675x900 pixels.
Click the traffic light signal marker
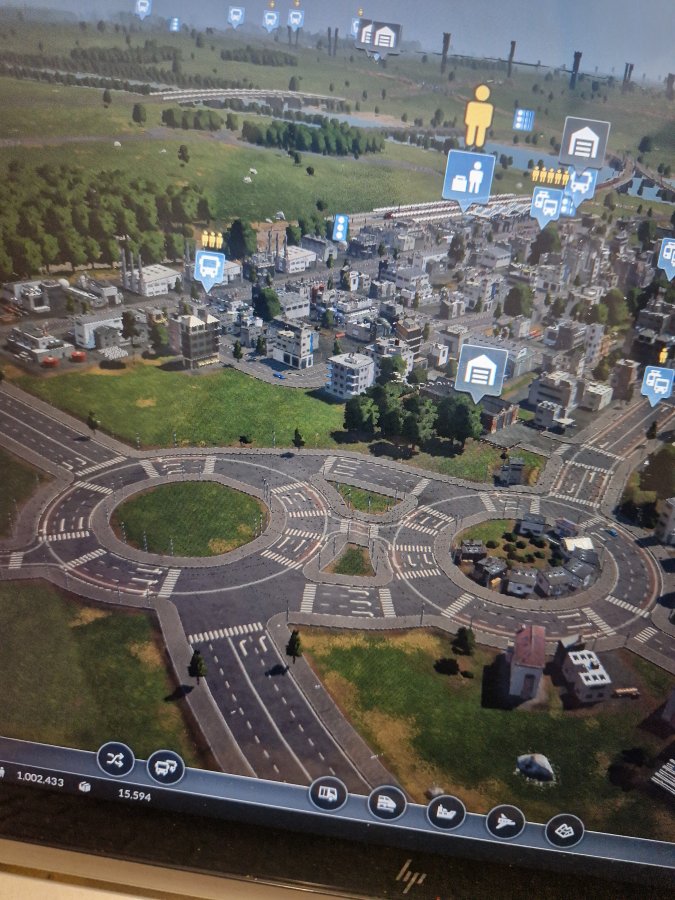pyautogui.click(x=340, y=227)
